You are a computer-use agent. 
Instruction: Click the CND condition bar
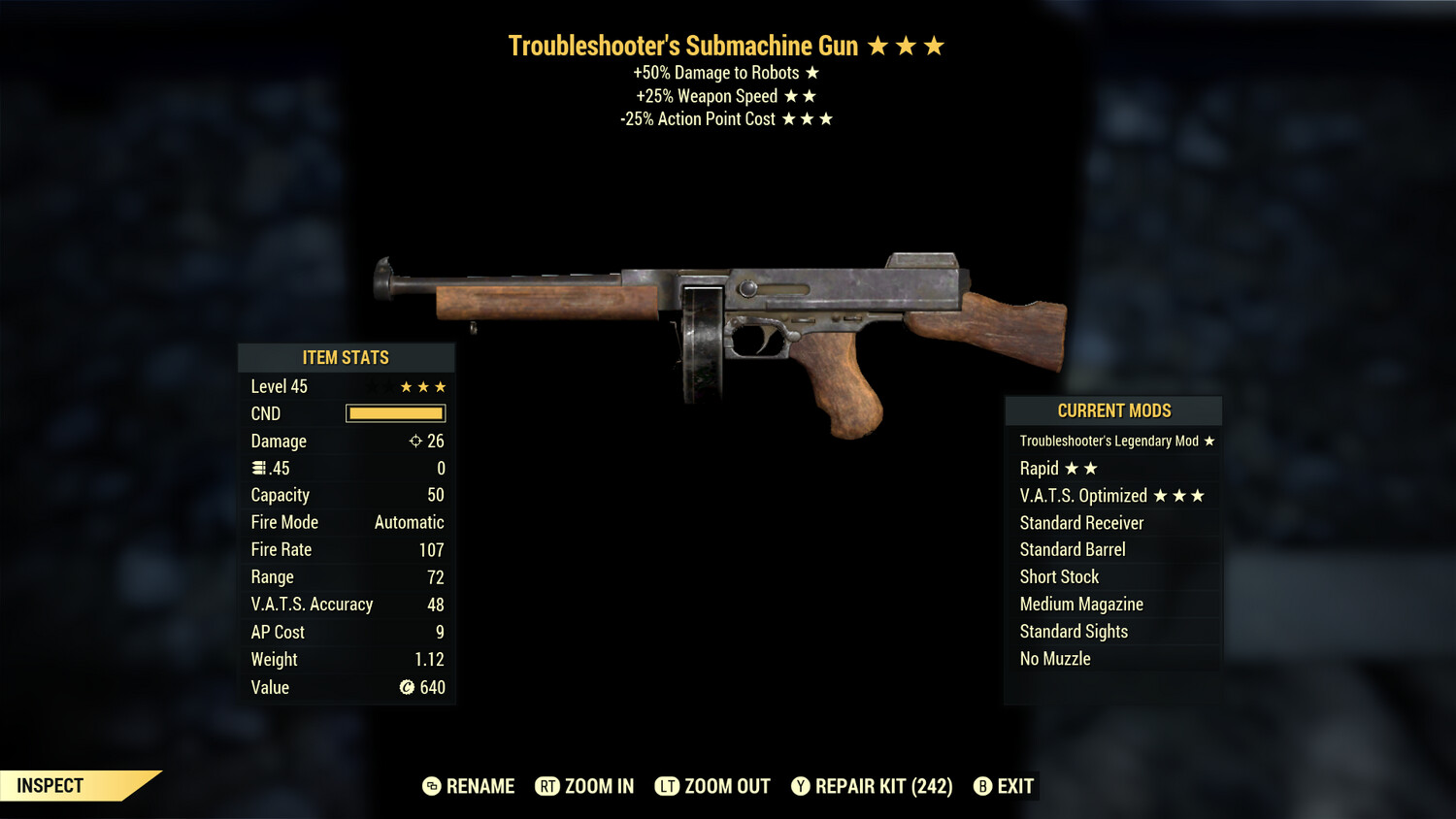coord(395,413)
